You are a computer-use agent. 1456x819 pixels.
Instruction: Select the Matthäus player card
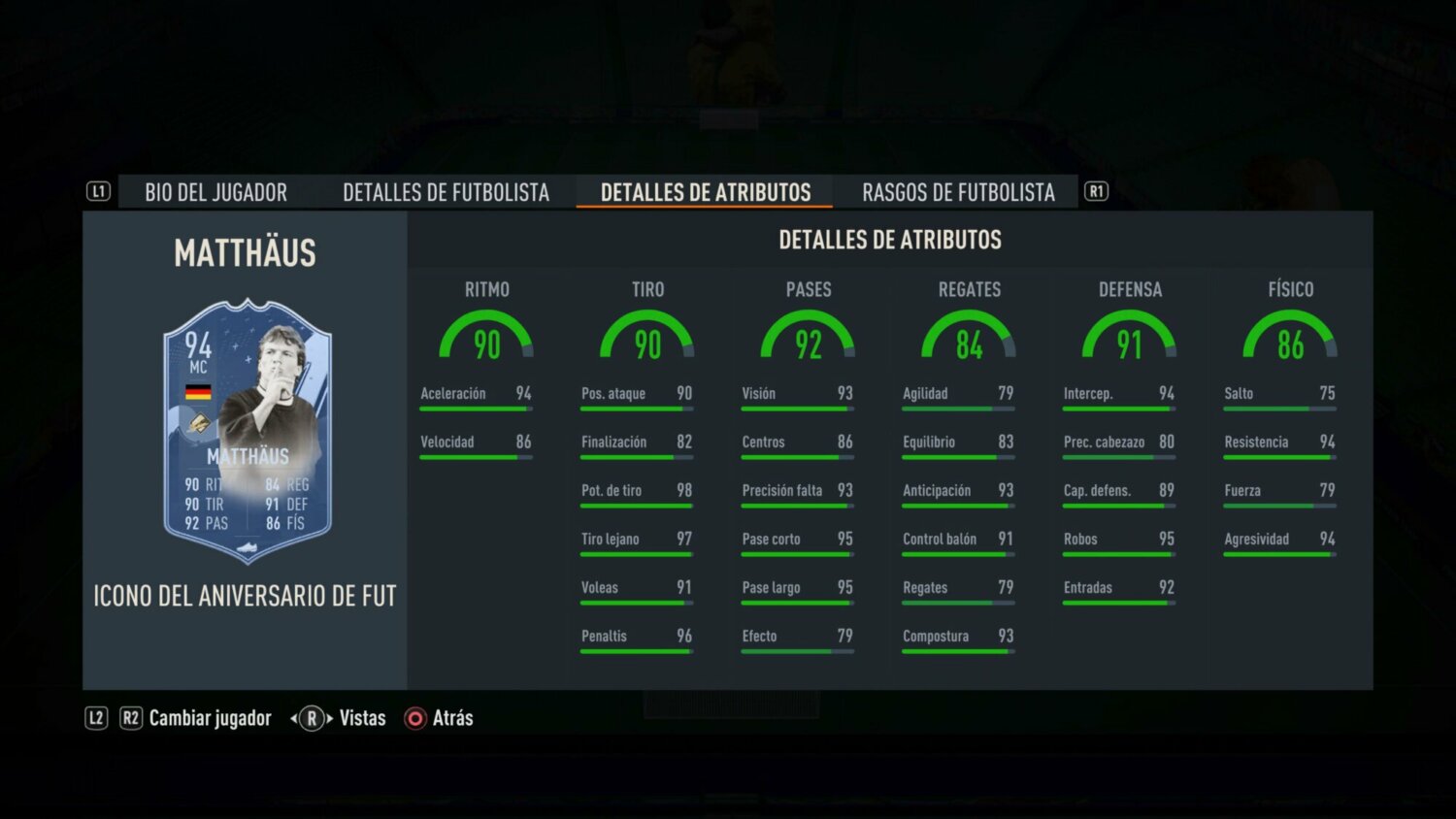click(248, 431)
